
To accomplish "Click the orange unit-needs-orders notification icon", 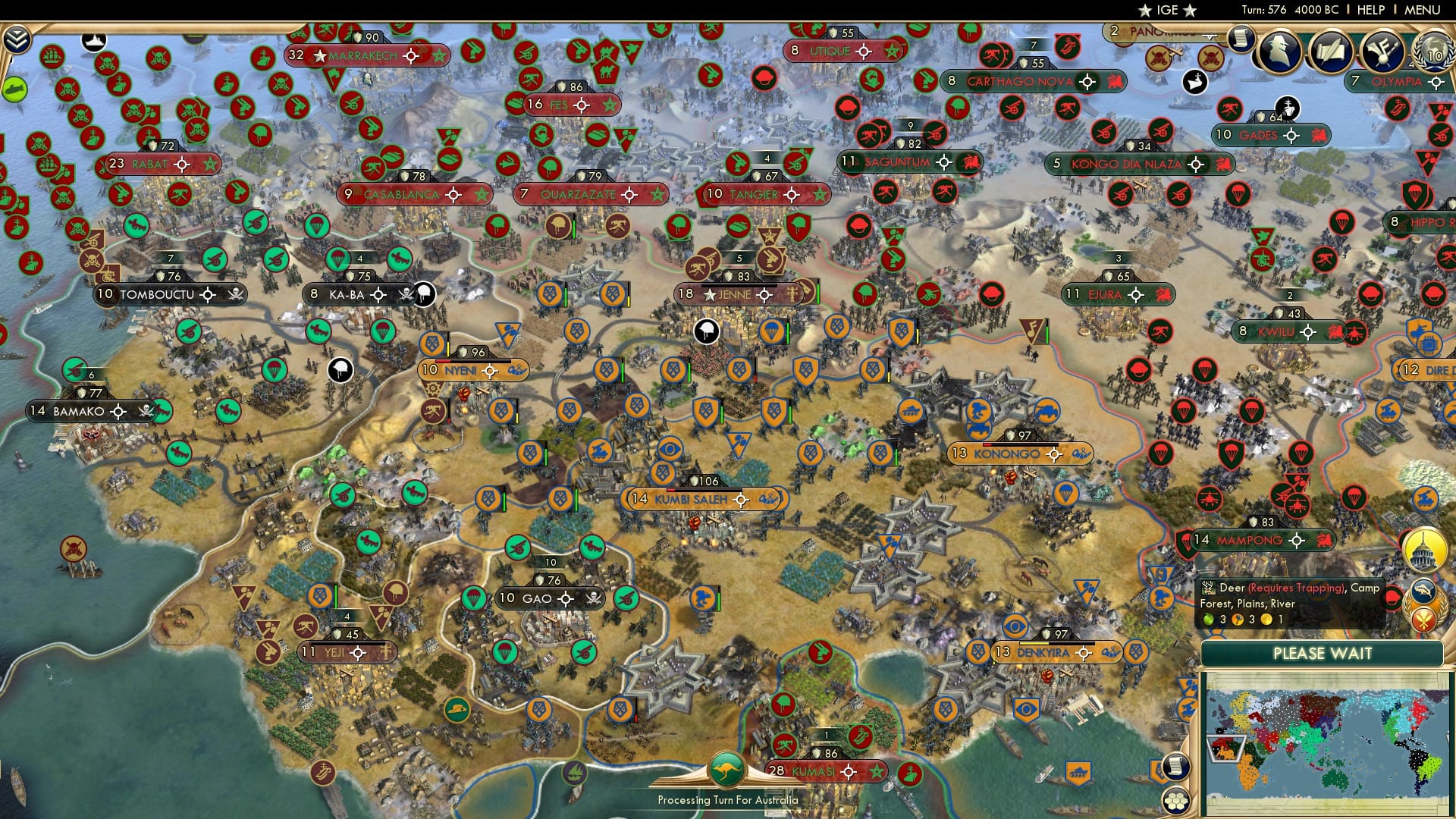I will [1423, 620].
